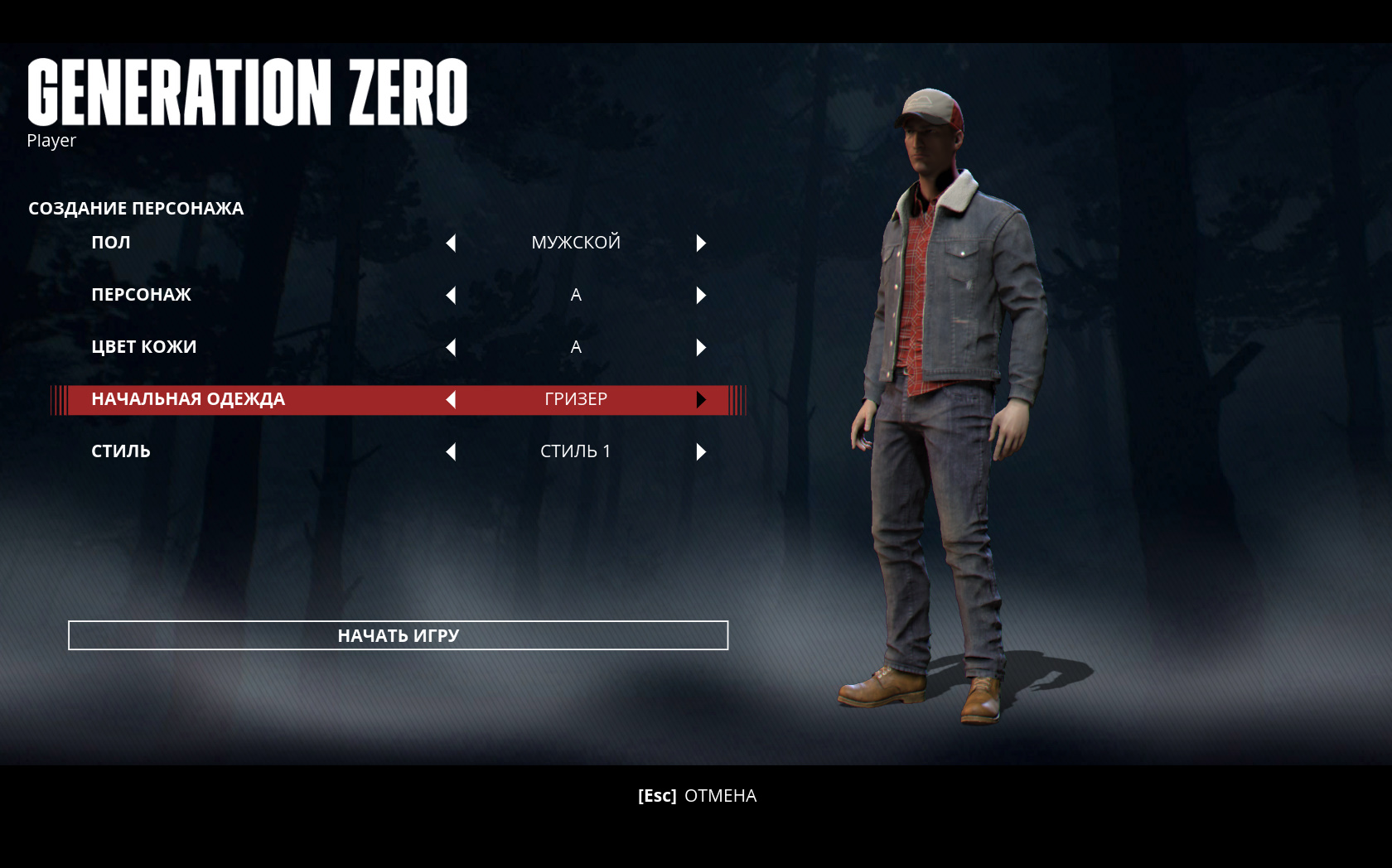Switch ПЕРСОНАЖ to next with right arrow
This screenshot has width=1392, height=868.
pyautogui.click(x=701, y=295)
